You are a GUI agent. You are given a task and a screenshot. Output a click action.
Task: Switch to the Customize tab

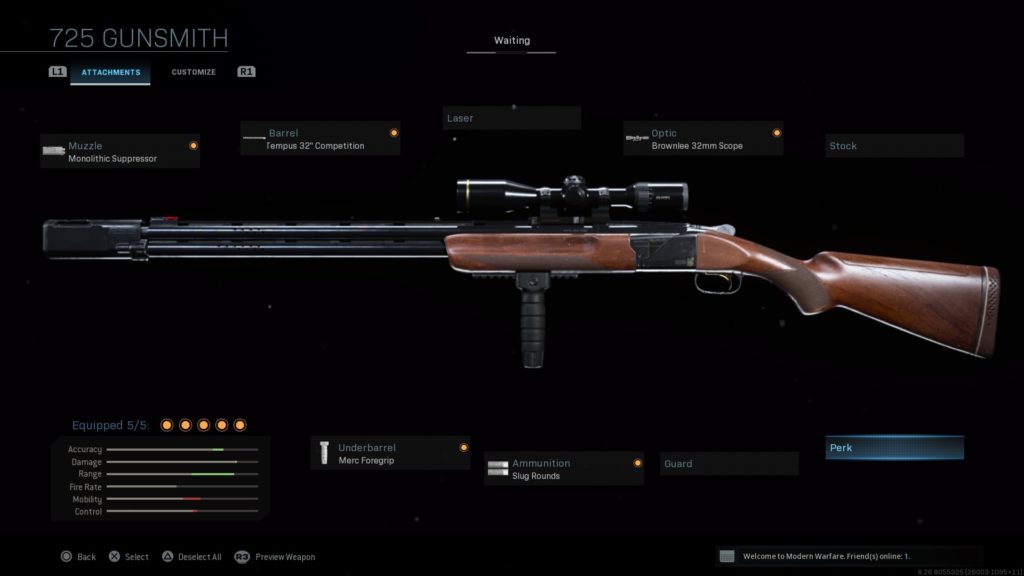[x=193, y=72]
